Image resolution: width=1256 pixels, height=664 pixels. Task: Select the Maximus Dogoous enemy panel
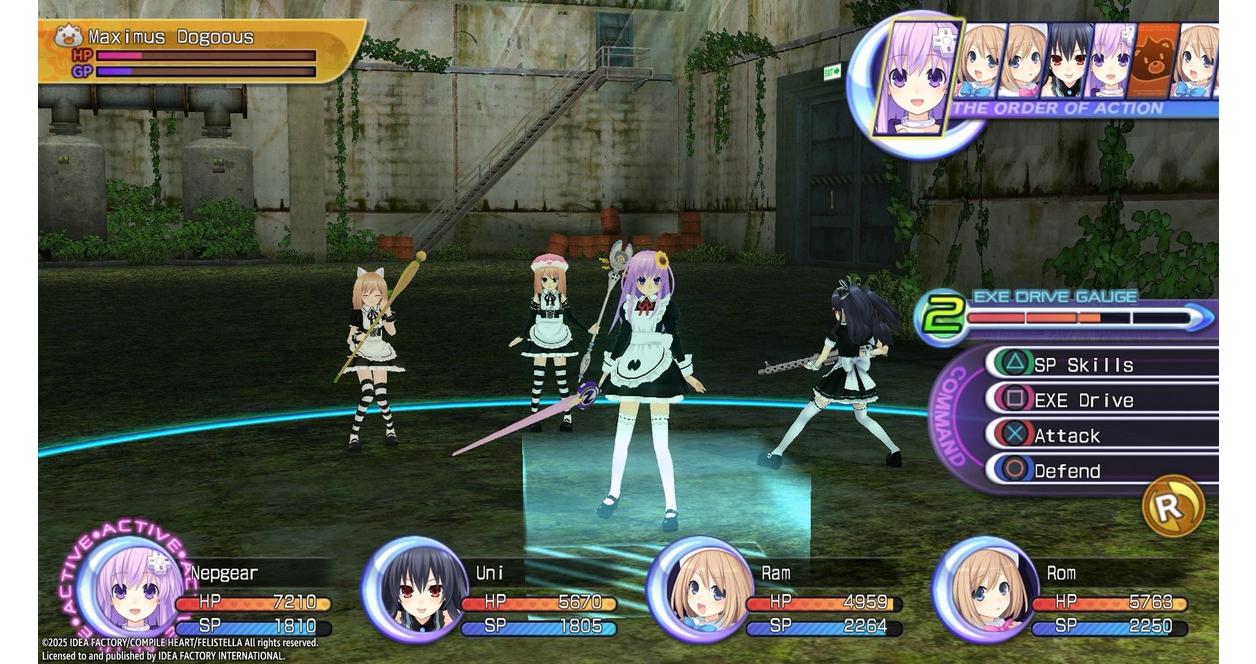[200, 50]
